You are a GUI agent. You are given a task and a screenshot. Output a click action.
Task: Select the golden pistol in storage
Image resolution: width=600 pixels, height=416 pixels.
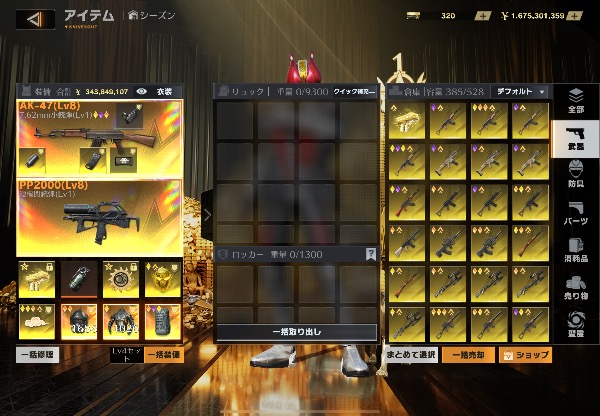point(407,121)
